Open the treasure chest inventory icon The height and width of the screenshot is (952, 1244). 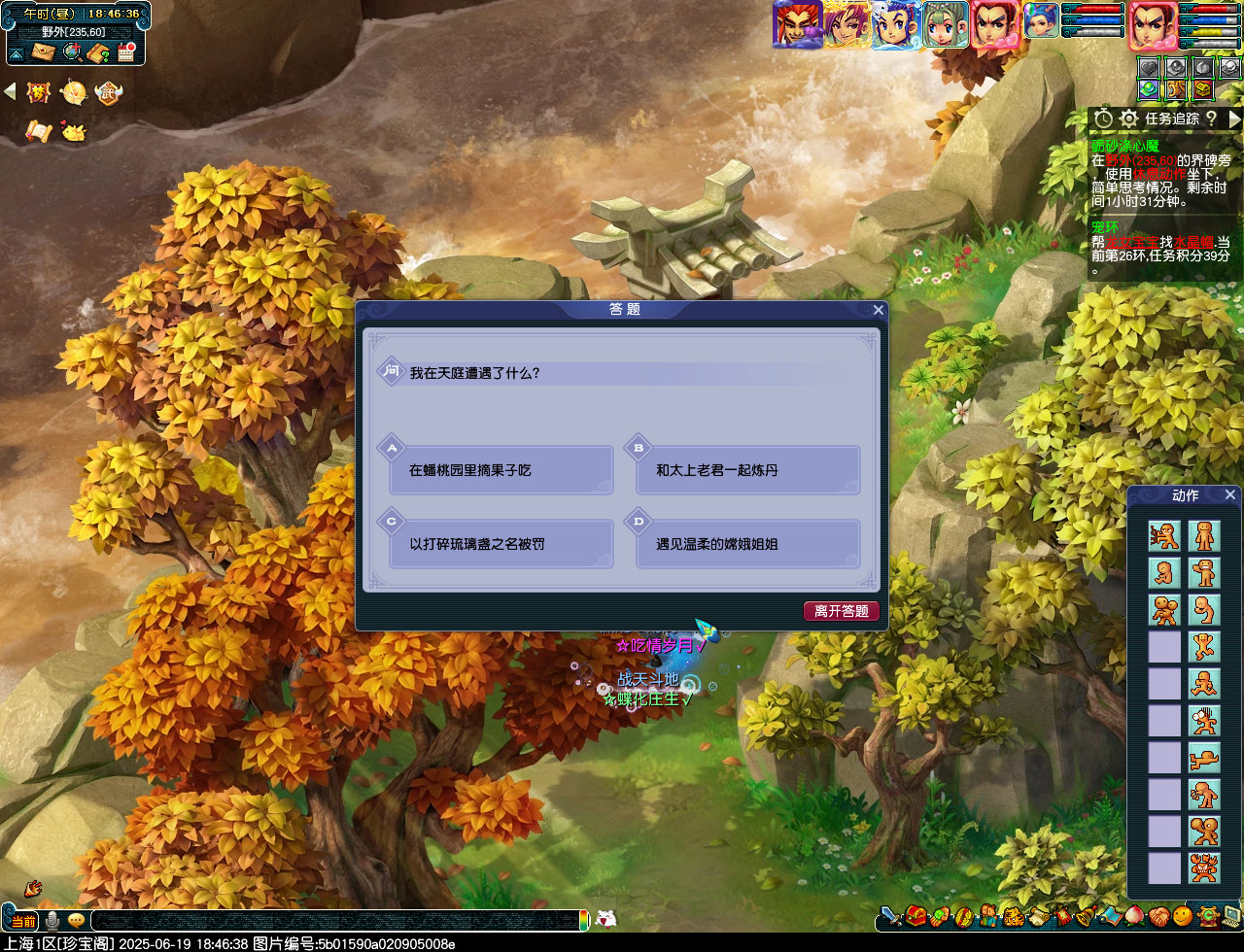point(915,917)
